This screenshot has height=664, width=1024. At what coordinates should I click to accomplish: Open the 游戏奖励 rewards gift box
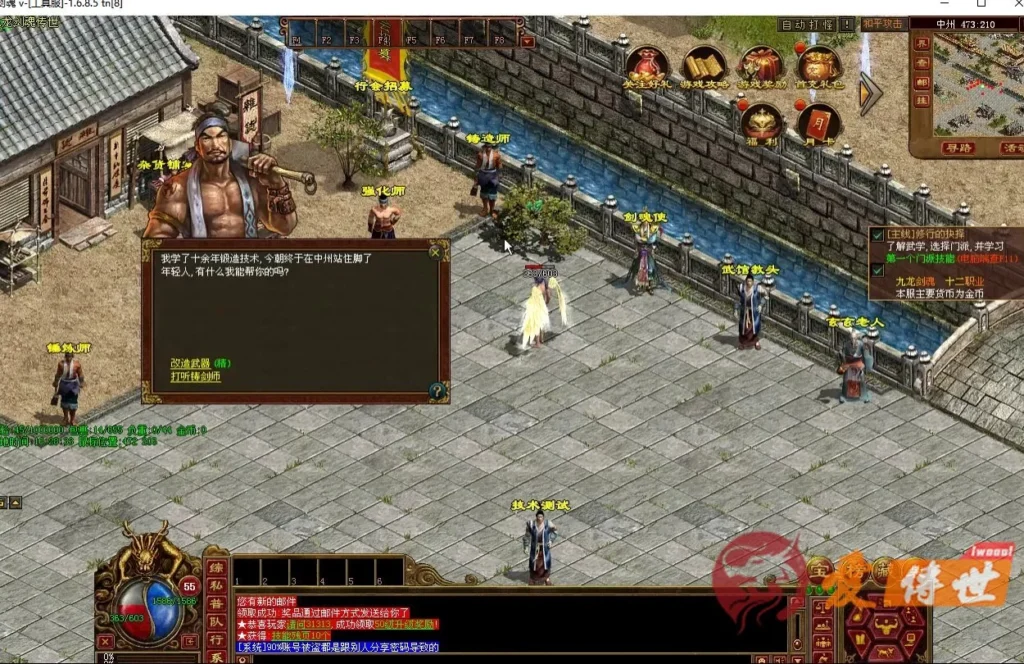click(761, 66)
